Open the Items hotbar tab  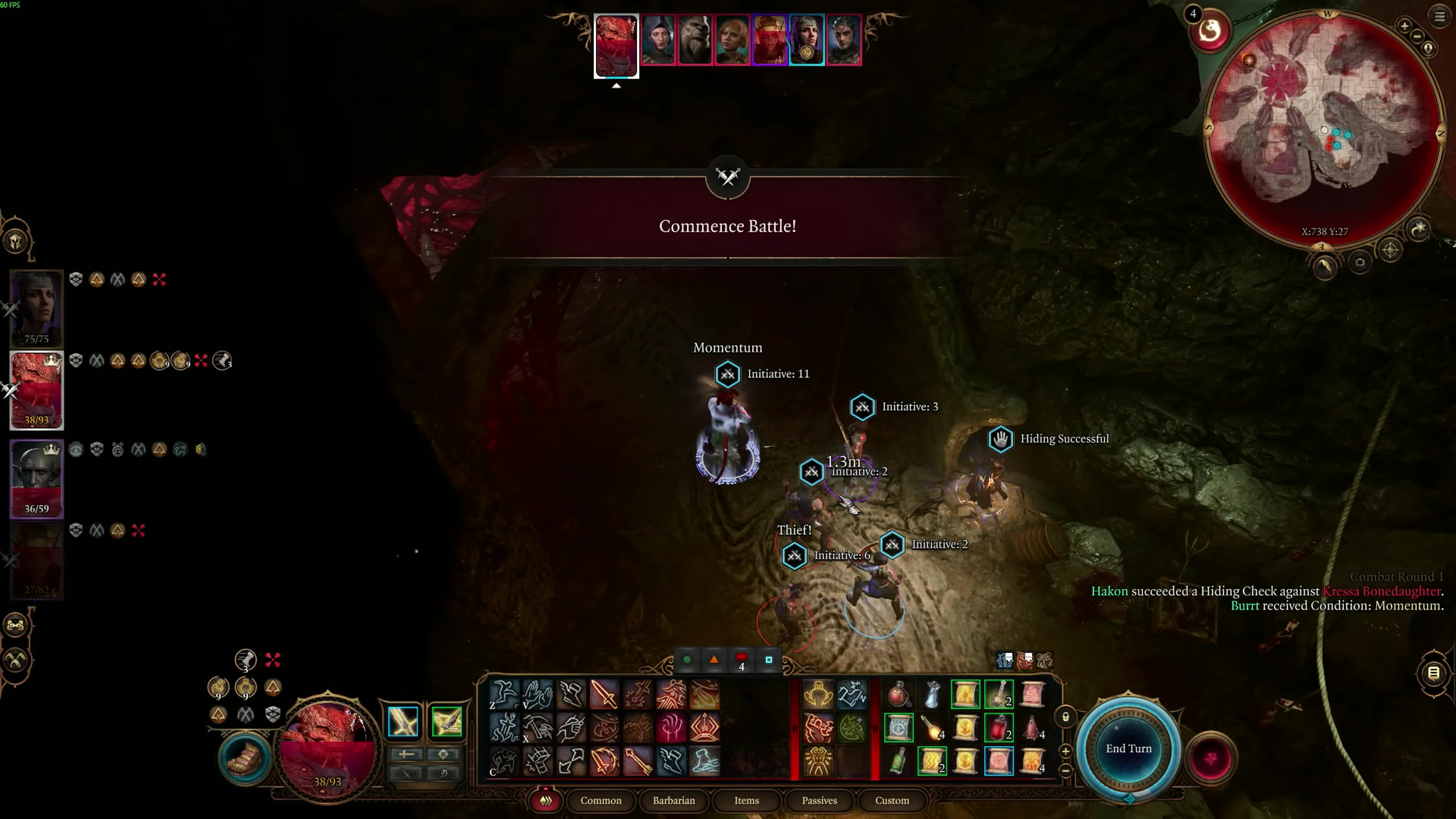click(747, 800)
